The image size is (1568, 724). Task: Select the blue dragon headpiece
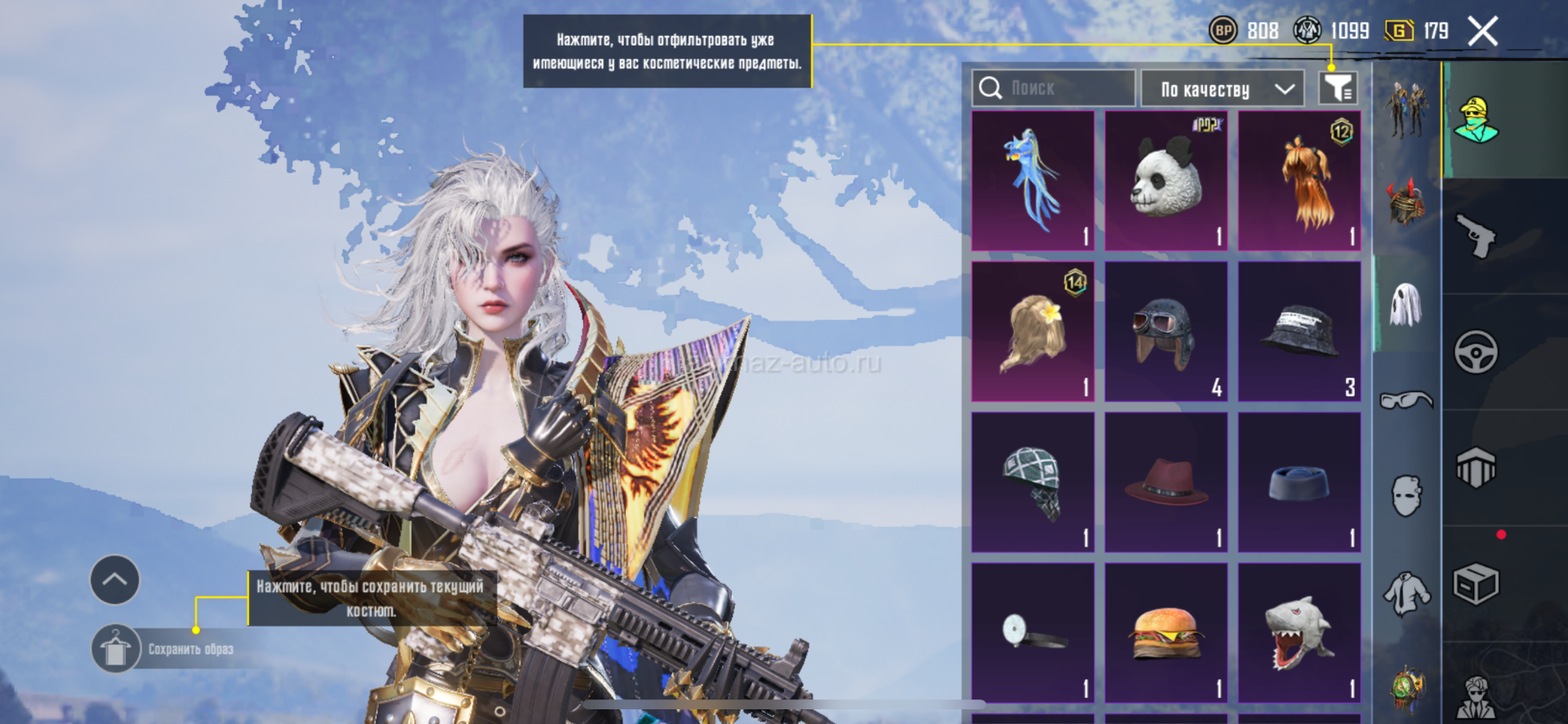[1033, 181]
